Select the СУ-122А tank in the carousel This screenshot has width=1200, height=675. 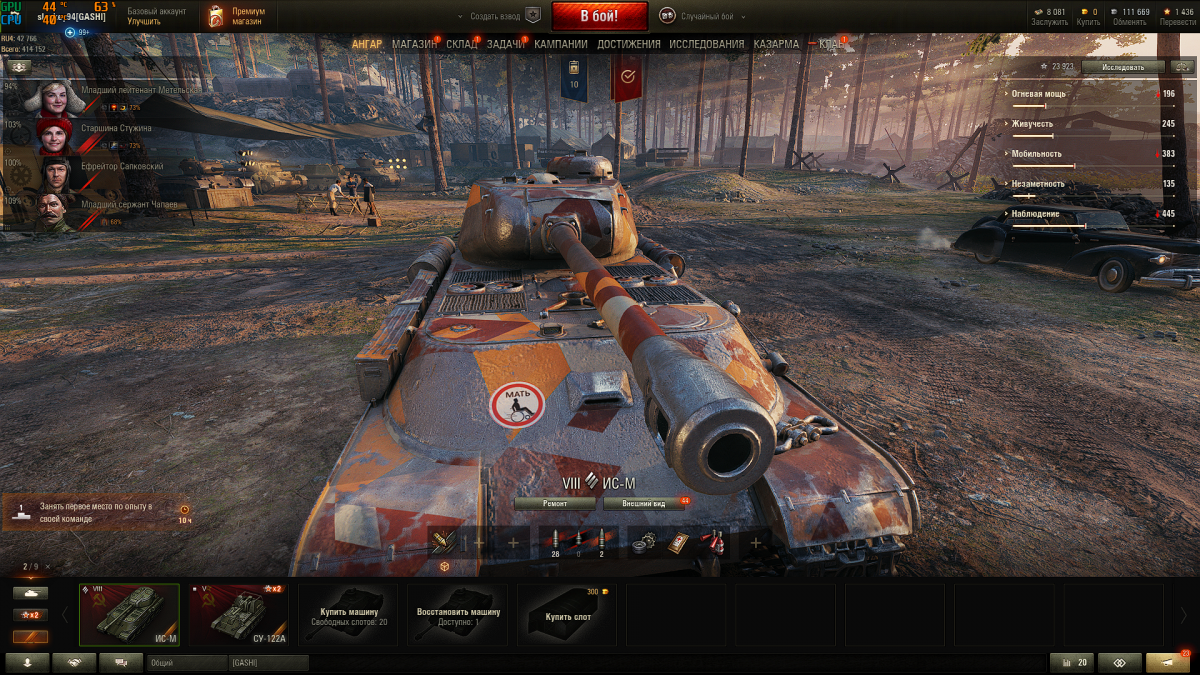click(x=238, y=615)
